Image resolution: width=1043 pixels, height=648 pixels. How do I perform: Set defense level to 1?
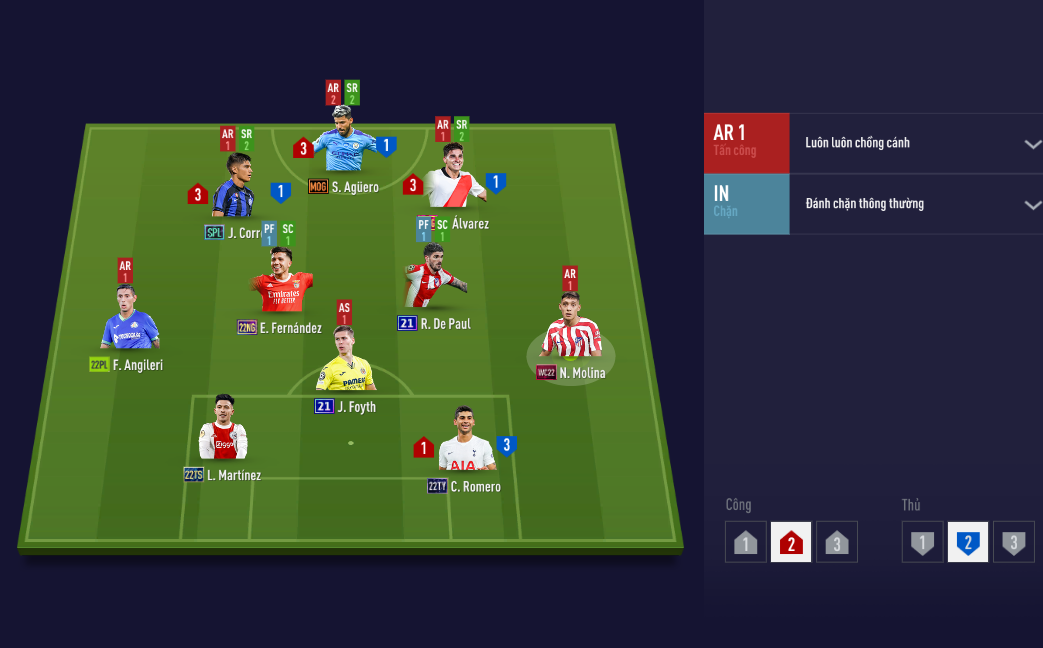pyautogui.click(x=922, y=543)
